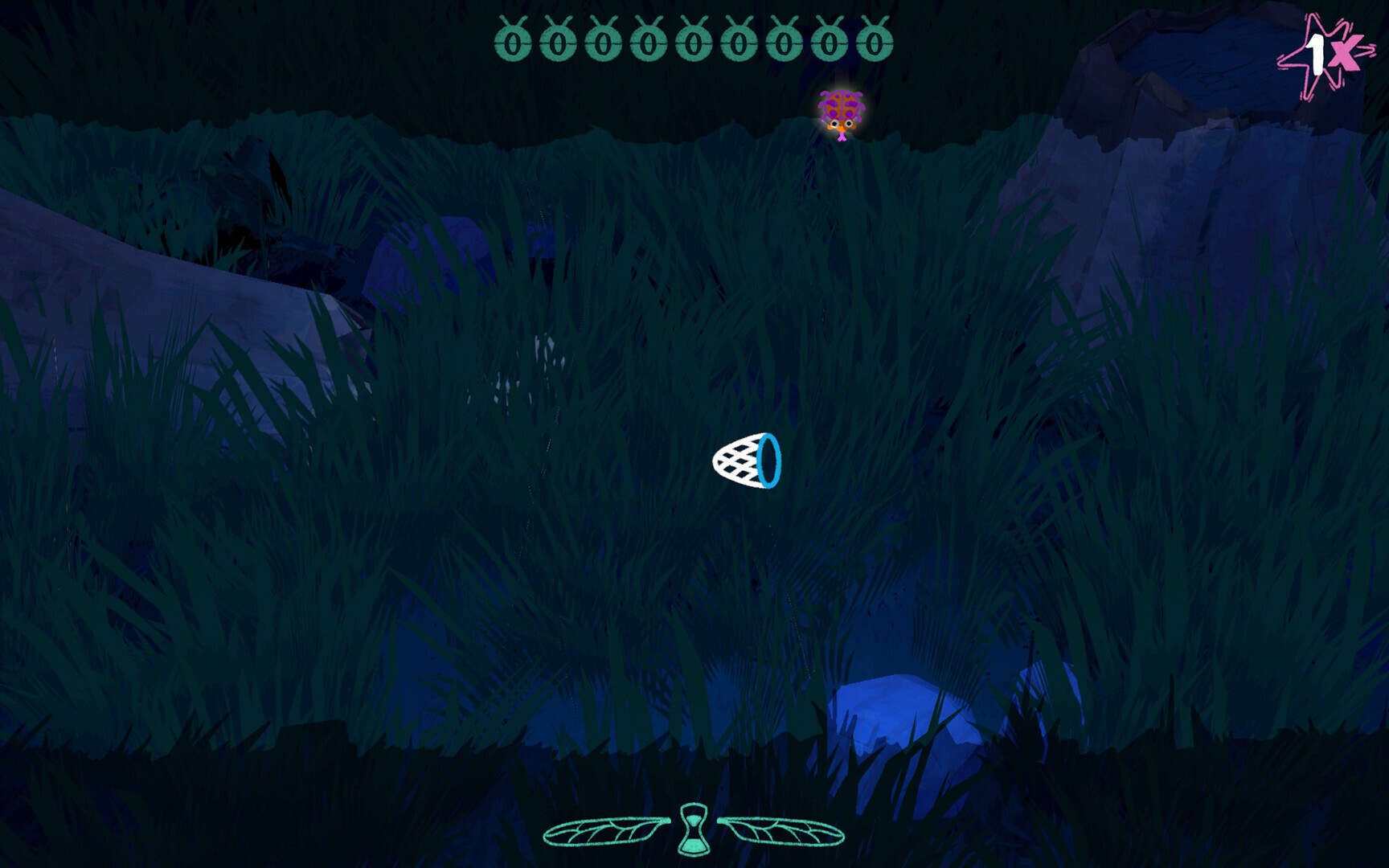Viewport: 1389px width, 868px height.
Task: Click the glowing blue rock near the bottom
Action: pyautogui.click(x=892, y=707)
